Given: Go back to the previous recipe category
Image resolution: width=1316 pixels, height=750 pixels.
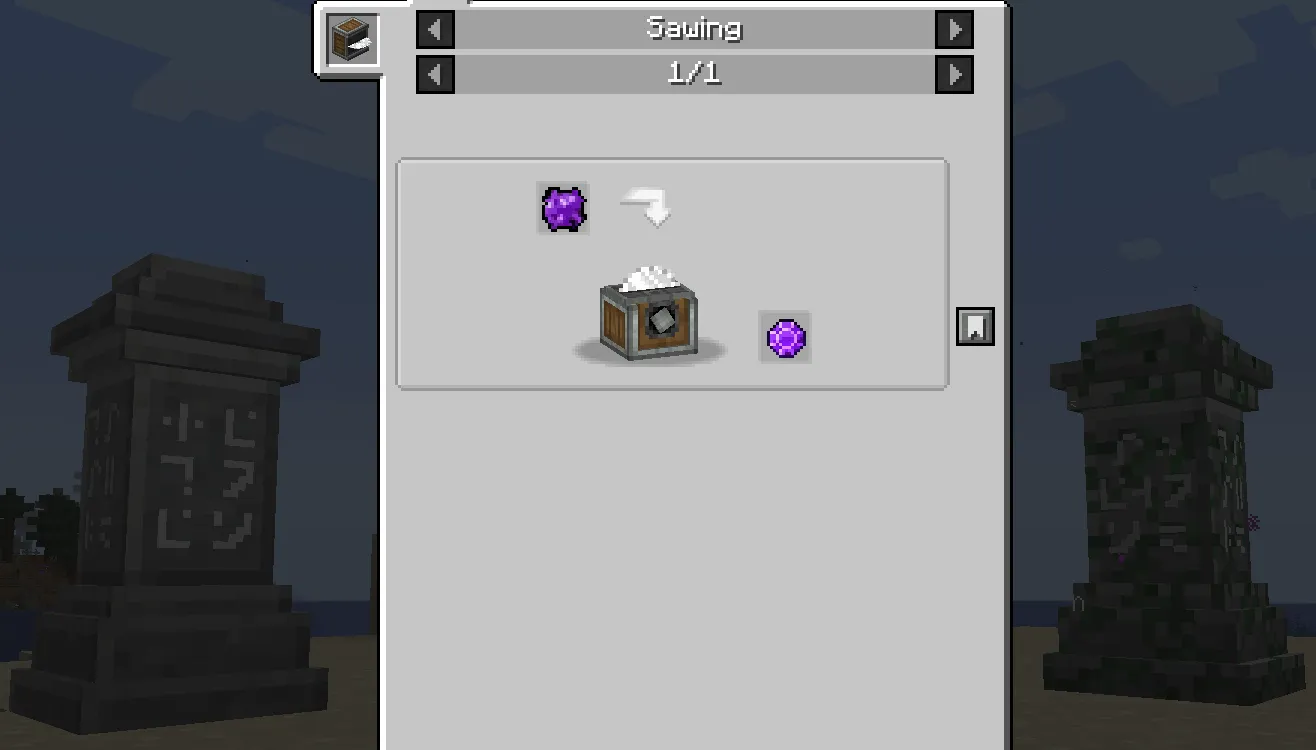Looking at the screenshot, I should pos(434,29).
